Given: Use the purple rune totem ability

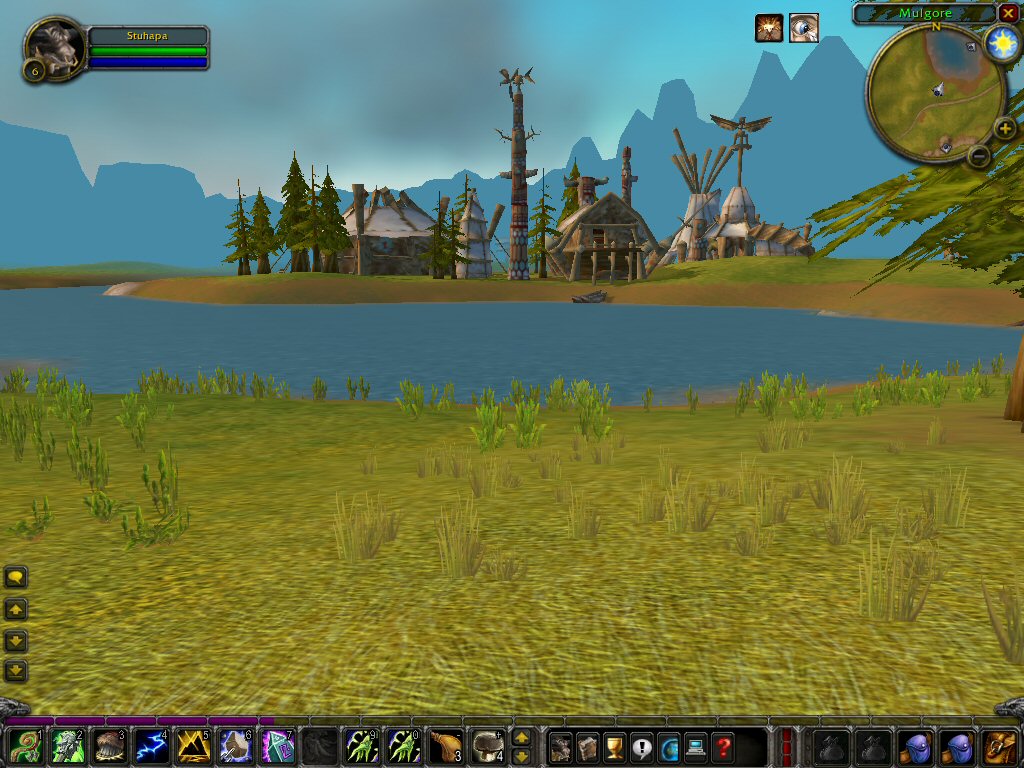Looking at the screenshot, I should pos(277,746).
